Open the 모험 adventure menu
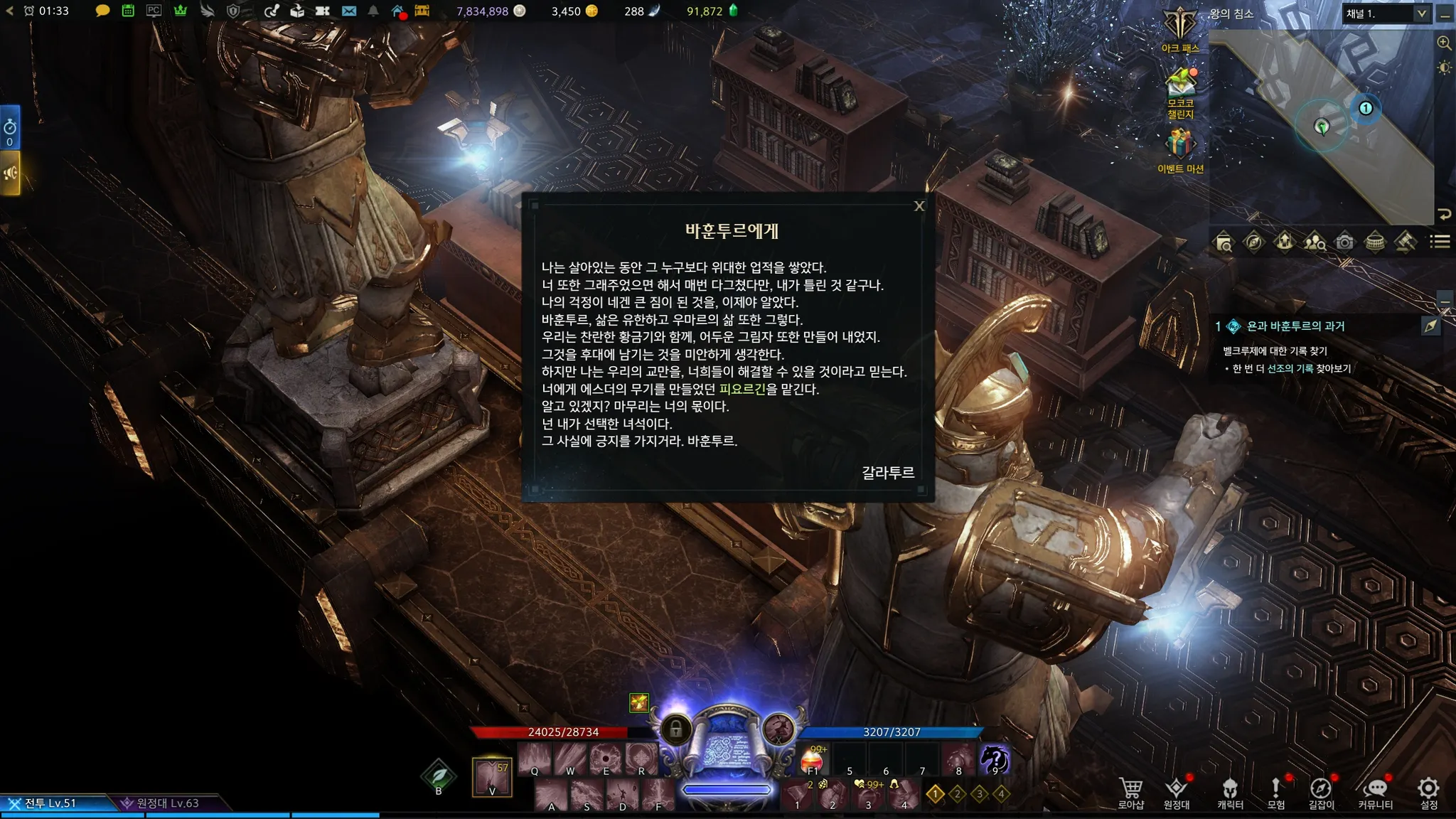Viewport: 1456px width, 819px height. click(1276, 792)
